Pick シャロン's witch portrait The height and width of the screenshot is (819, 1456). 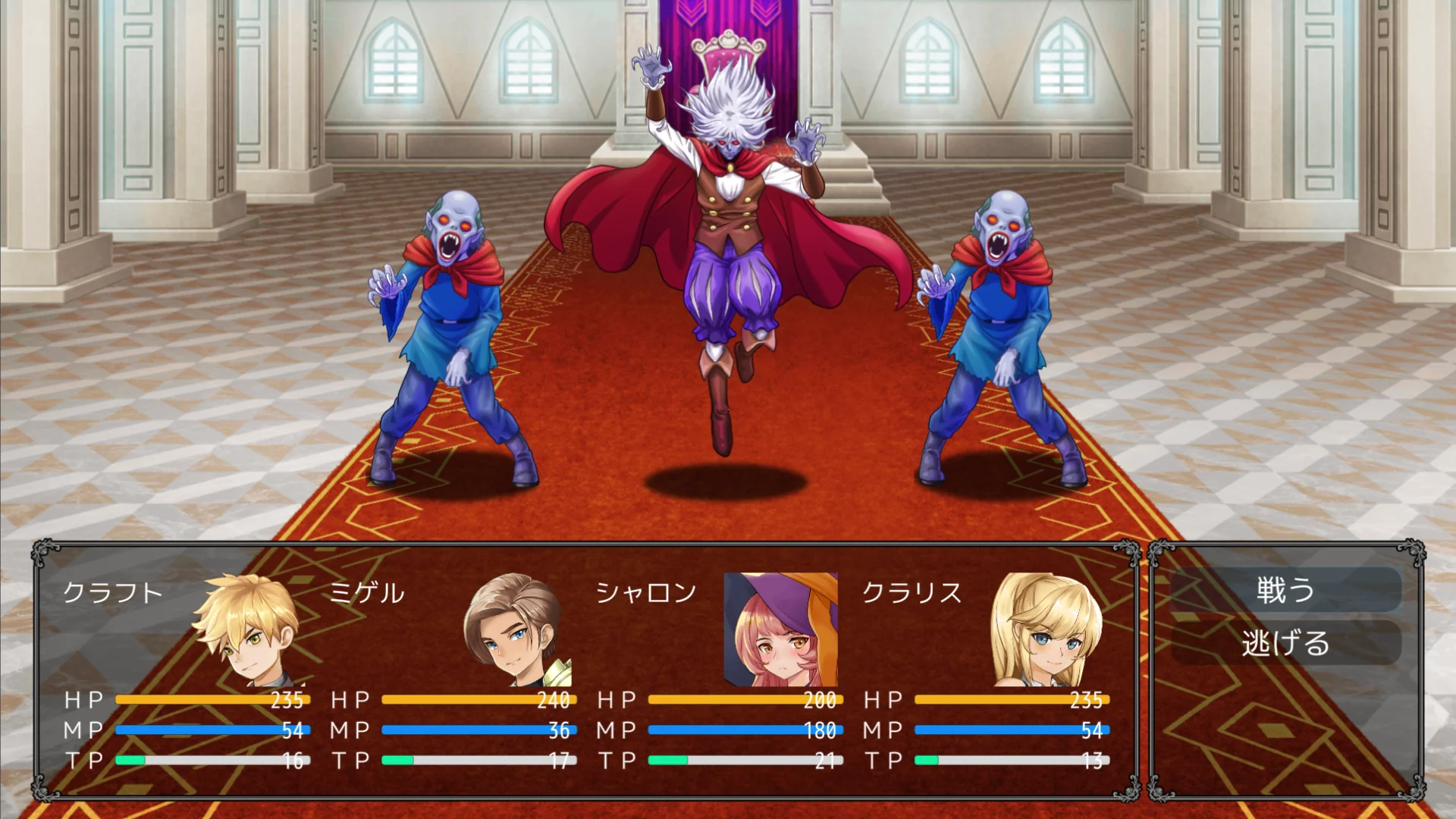780,629
